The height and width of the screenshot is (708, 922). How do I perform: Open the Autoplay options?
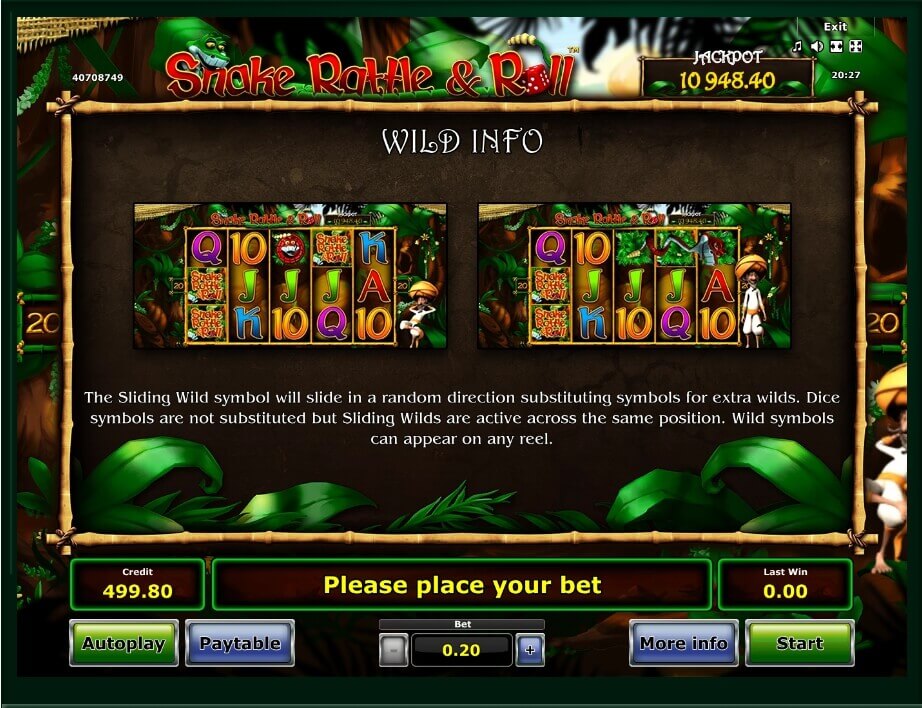click(123, 643)
